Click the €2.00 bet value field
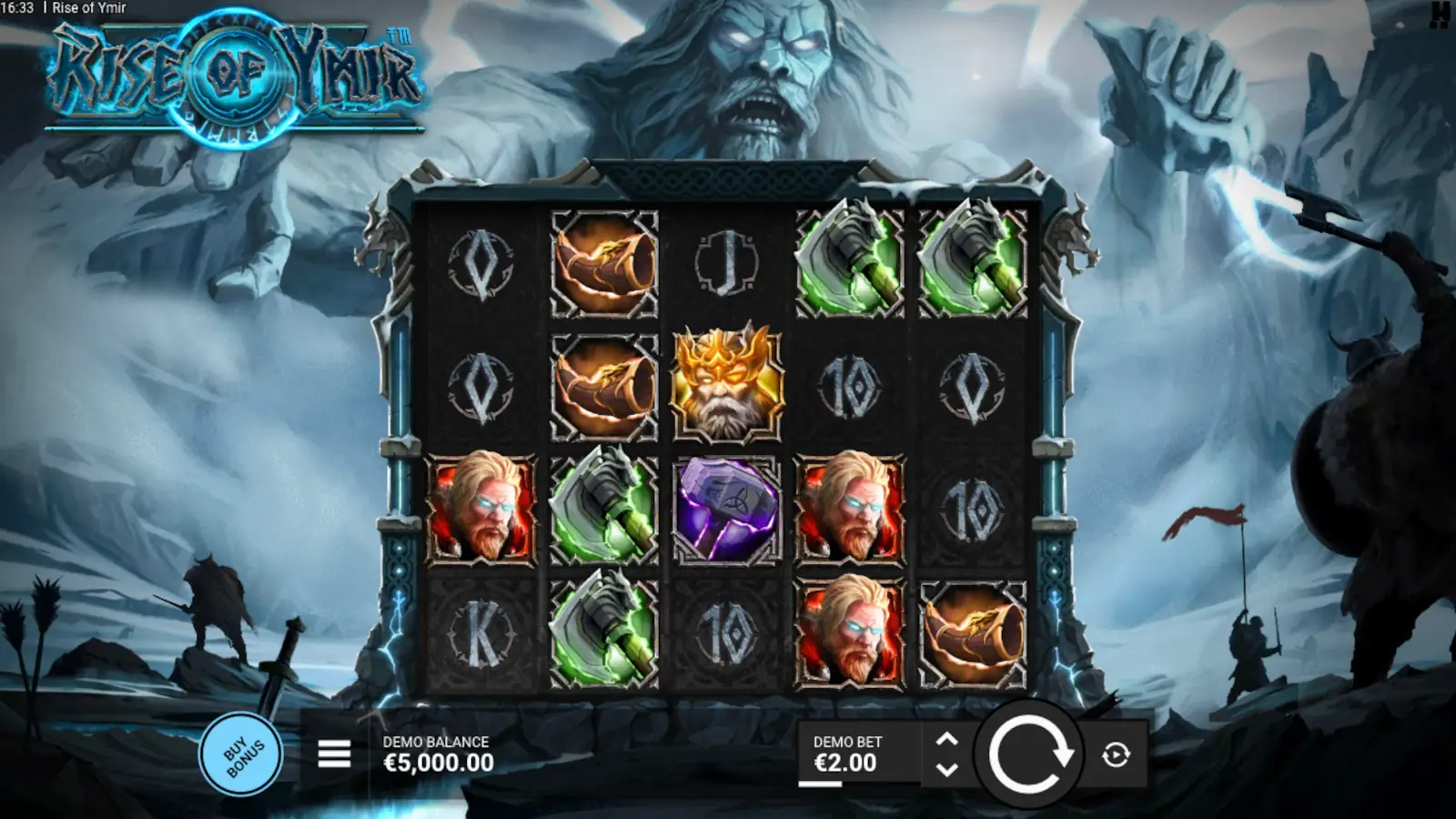This screenshot has width=1456, height=819. [846, 761]
